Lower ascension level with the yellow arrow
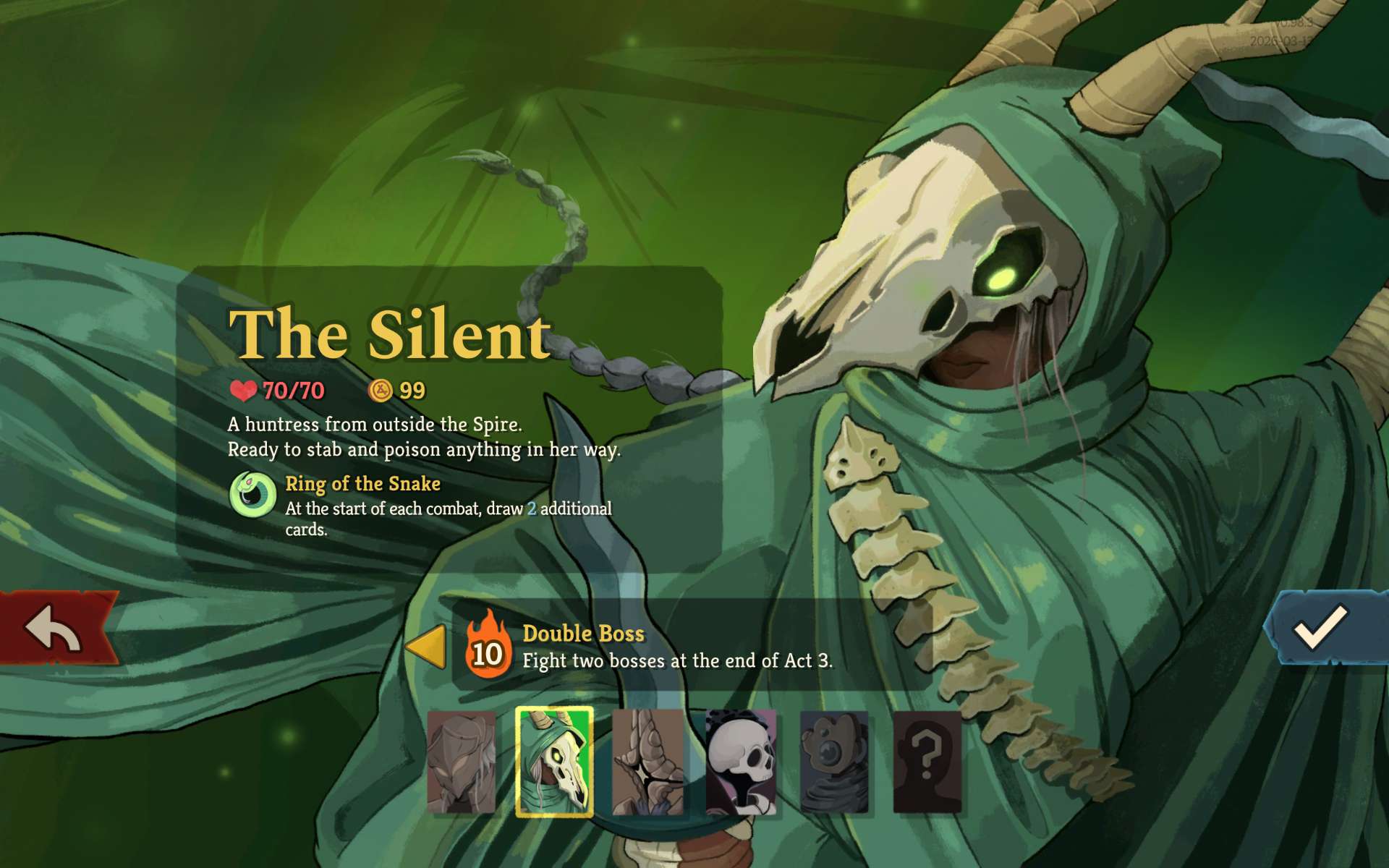 pyautogui.click(x=426, y=646)
